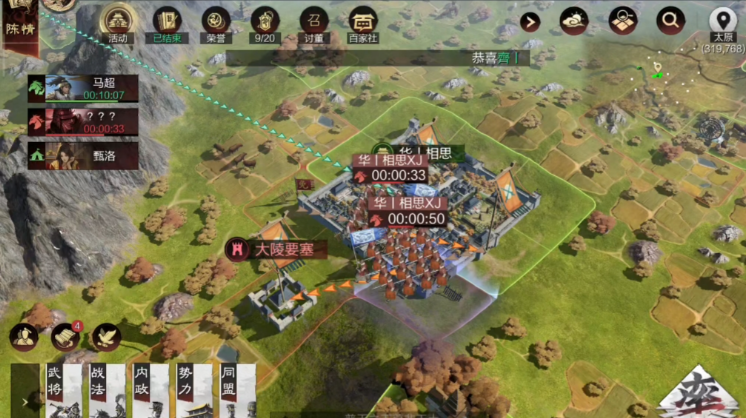Open the 战法 tactics menu
The width and height of the screenshot is (746, 418).
tap(98, 390)
